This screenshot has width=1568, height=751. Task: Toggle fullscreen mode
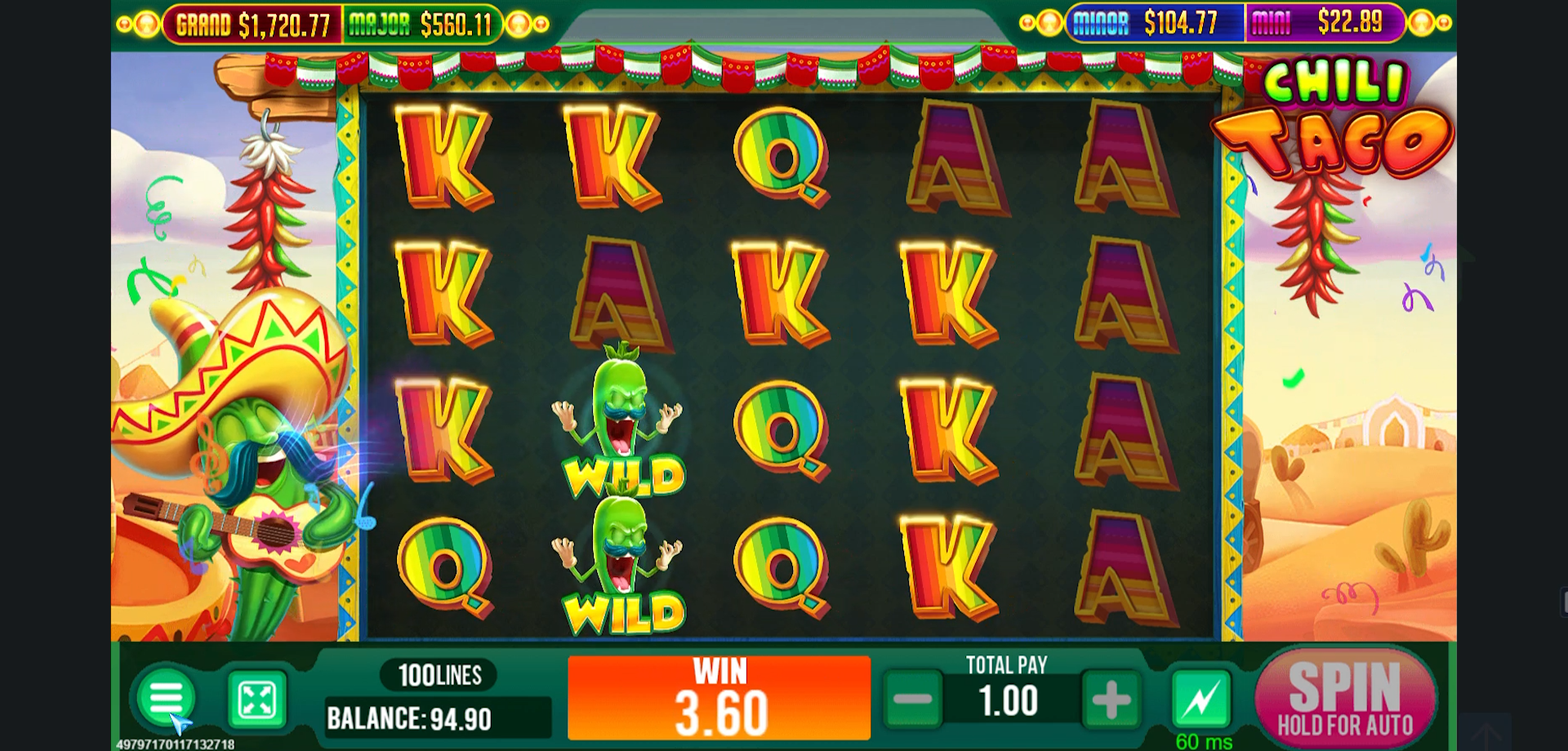(256, 699)
